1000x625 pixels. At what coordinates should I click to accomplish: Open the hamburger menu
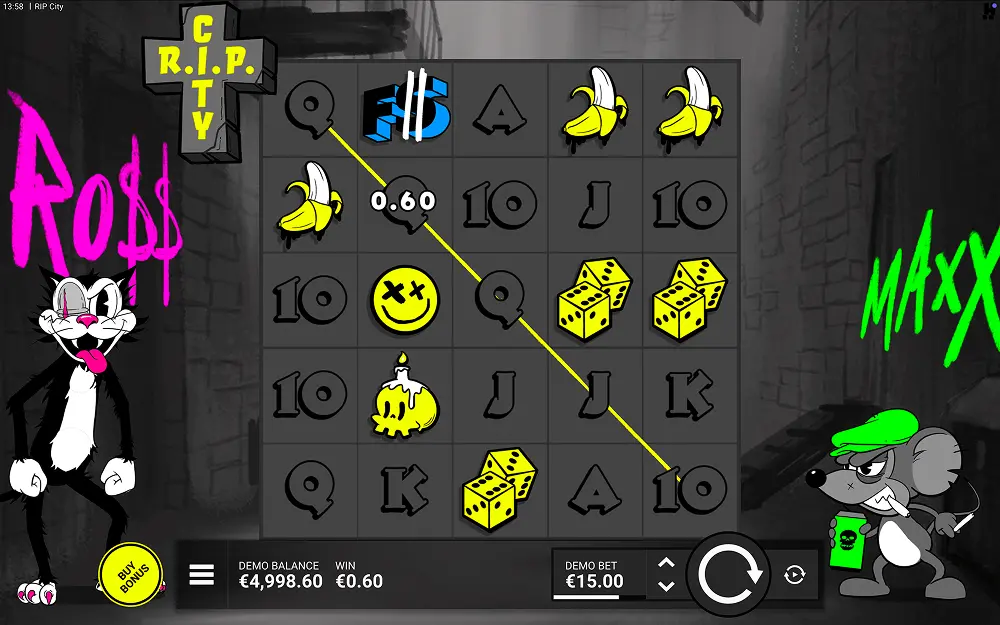tap(202, 574)
